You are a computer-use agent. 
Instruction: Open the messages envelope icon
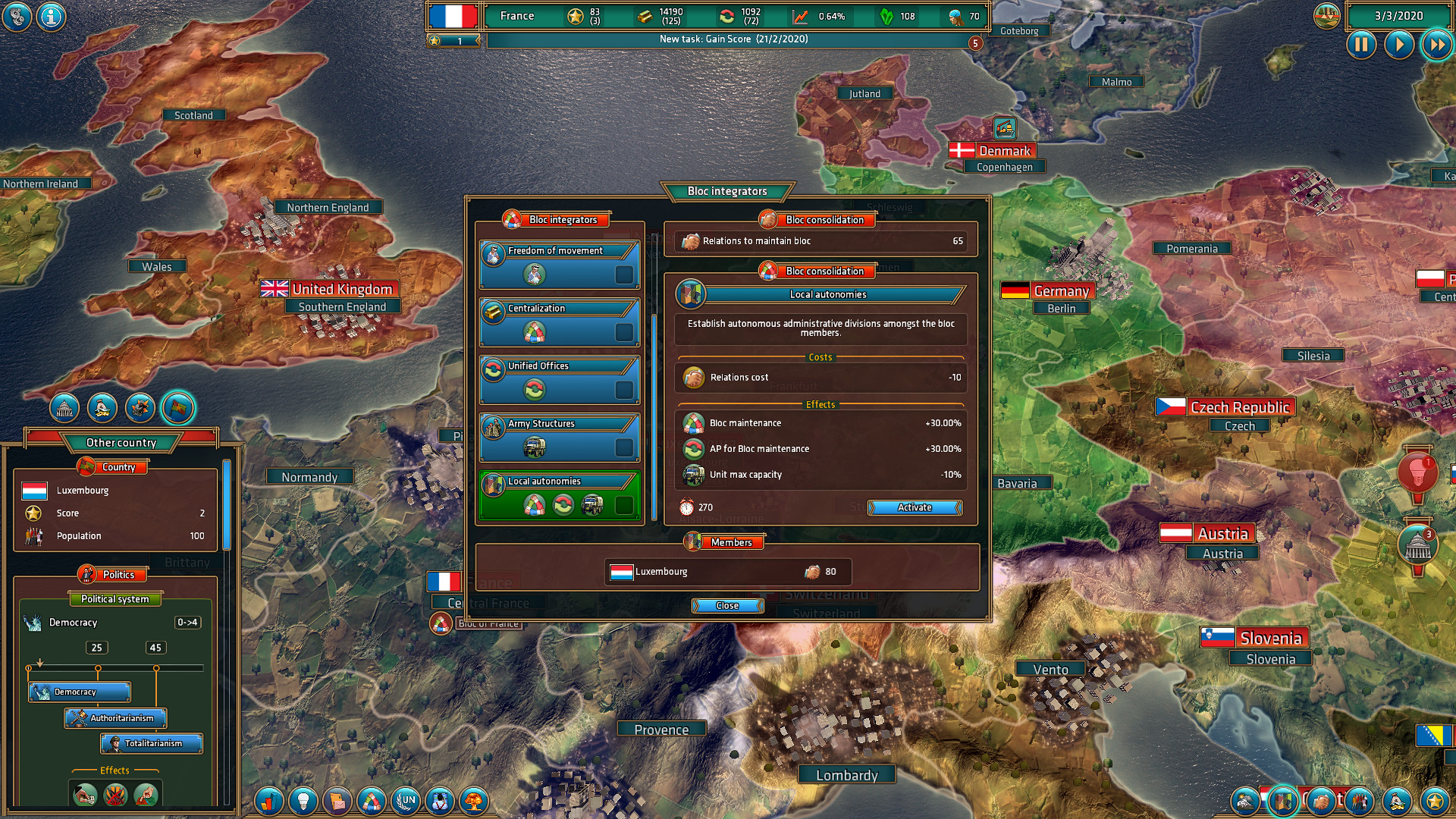tap(336, 802)
